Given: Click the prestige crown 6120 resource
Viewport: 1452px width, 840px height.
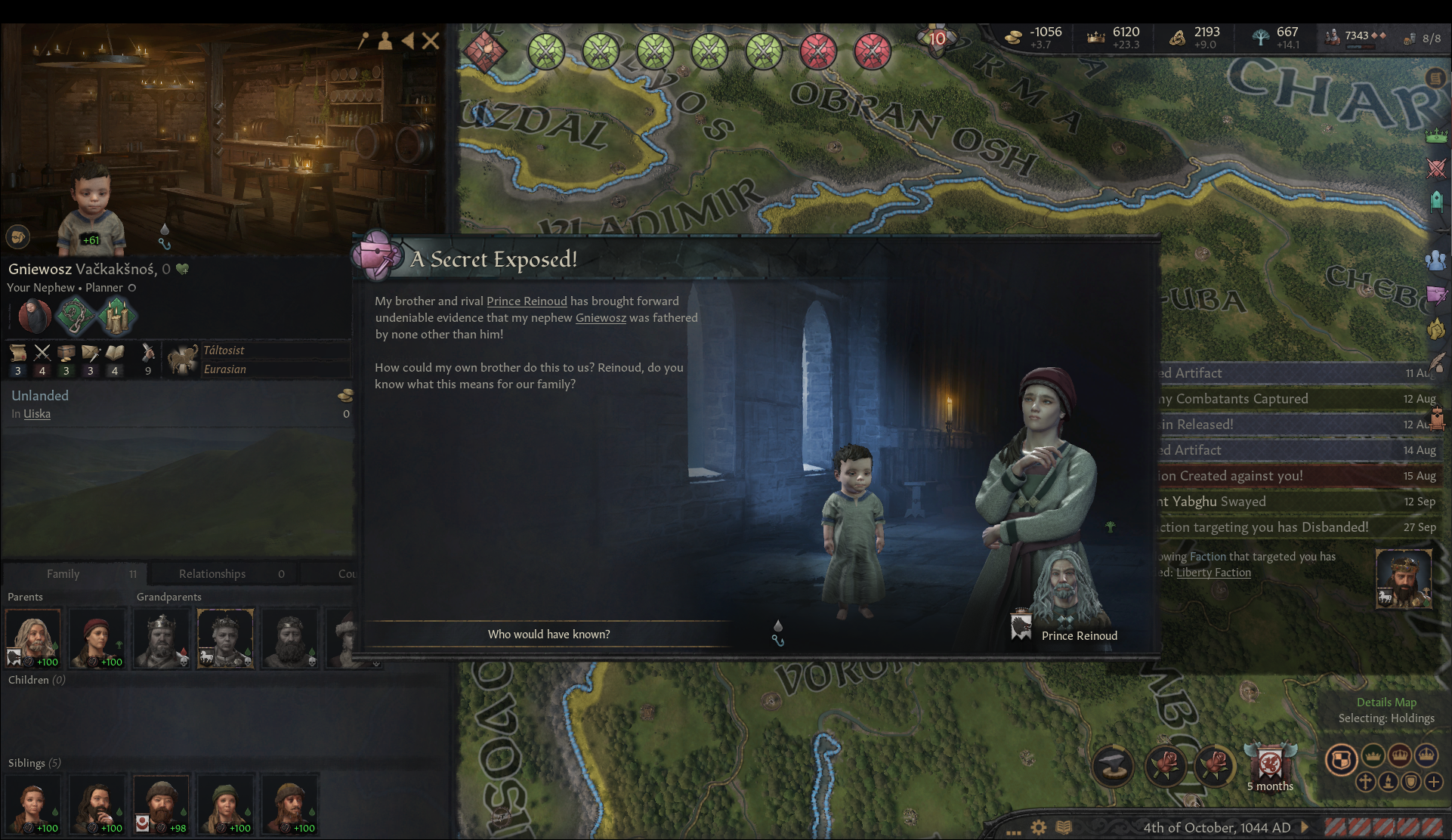Looking at the screenshot, I should click(1114, 36).
